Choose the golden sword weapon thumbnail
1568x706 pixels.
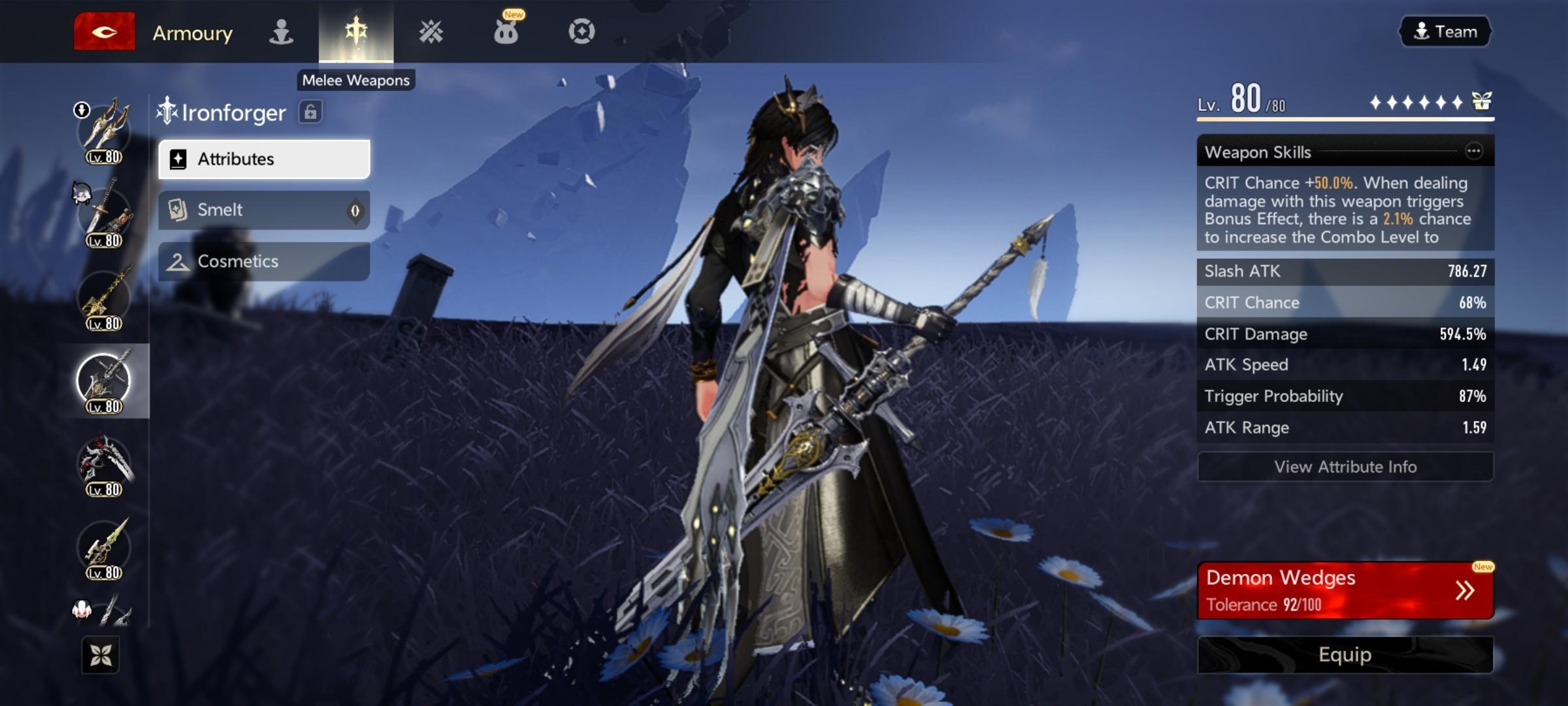[x=104, y=297]
